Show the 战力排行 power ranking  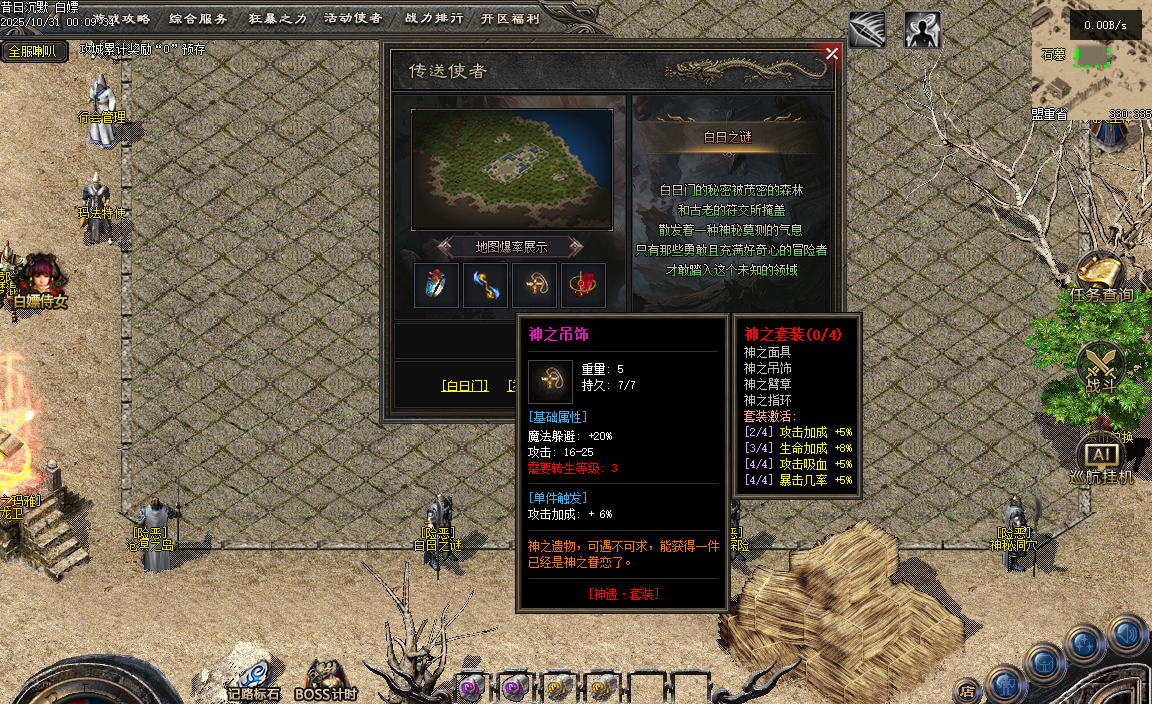point(433,18)
